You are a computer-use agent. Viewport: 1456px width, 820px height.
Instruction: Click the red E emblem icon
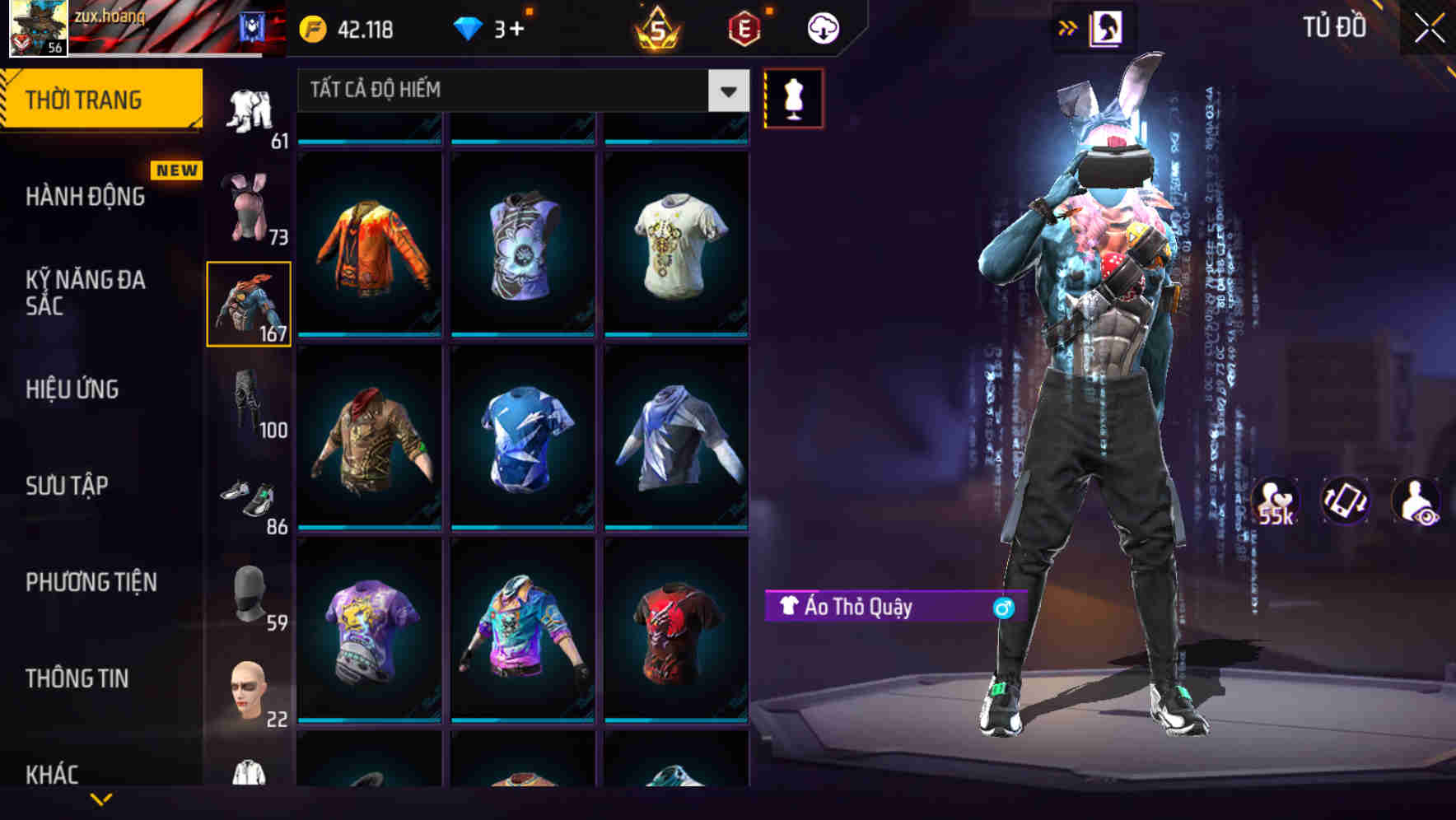tap(744, 27)
